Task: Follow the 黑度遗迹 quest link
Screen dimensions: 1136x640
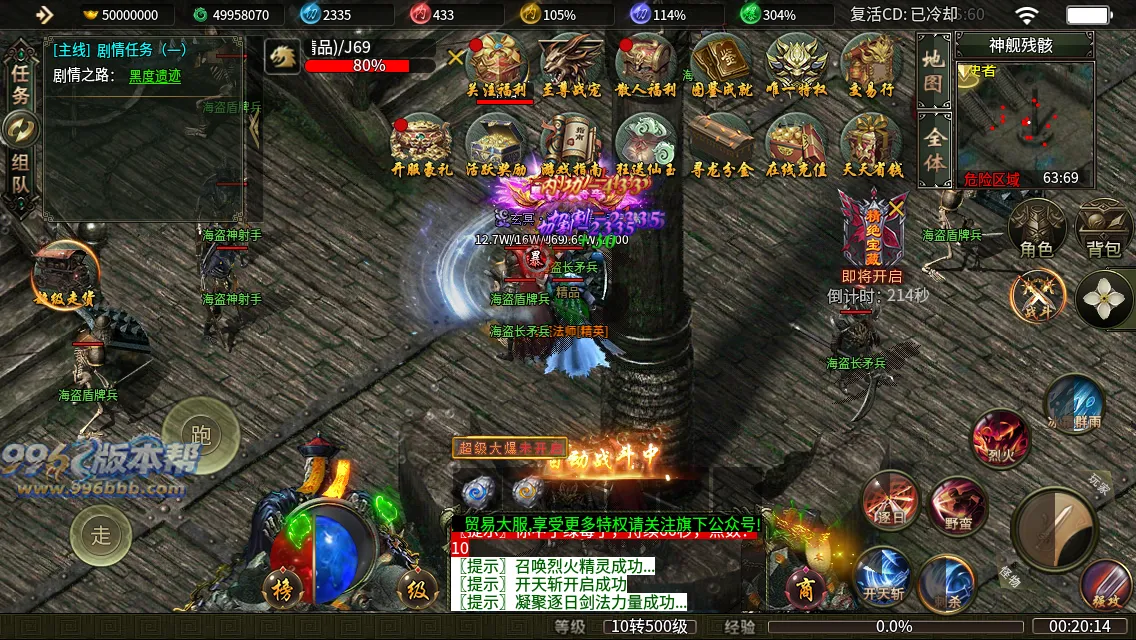Action: [155, 76]
